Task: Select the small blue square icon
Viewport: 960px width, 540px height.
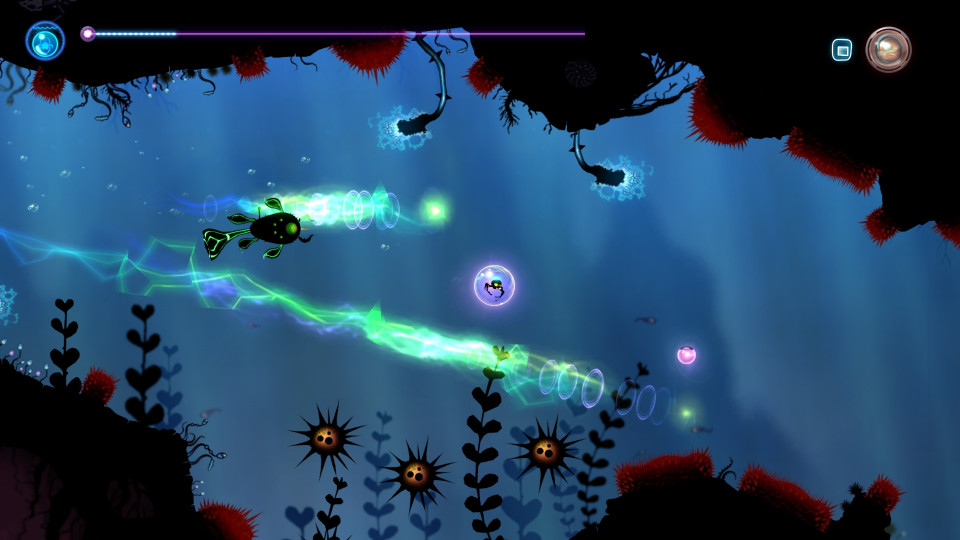Action: [842, 50]
